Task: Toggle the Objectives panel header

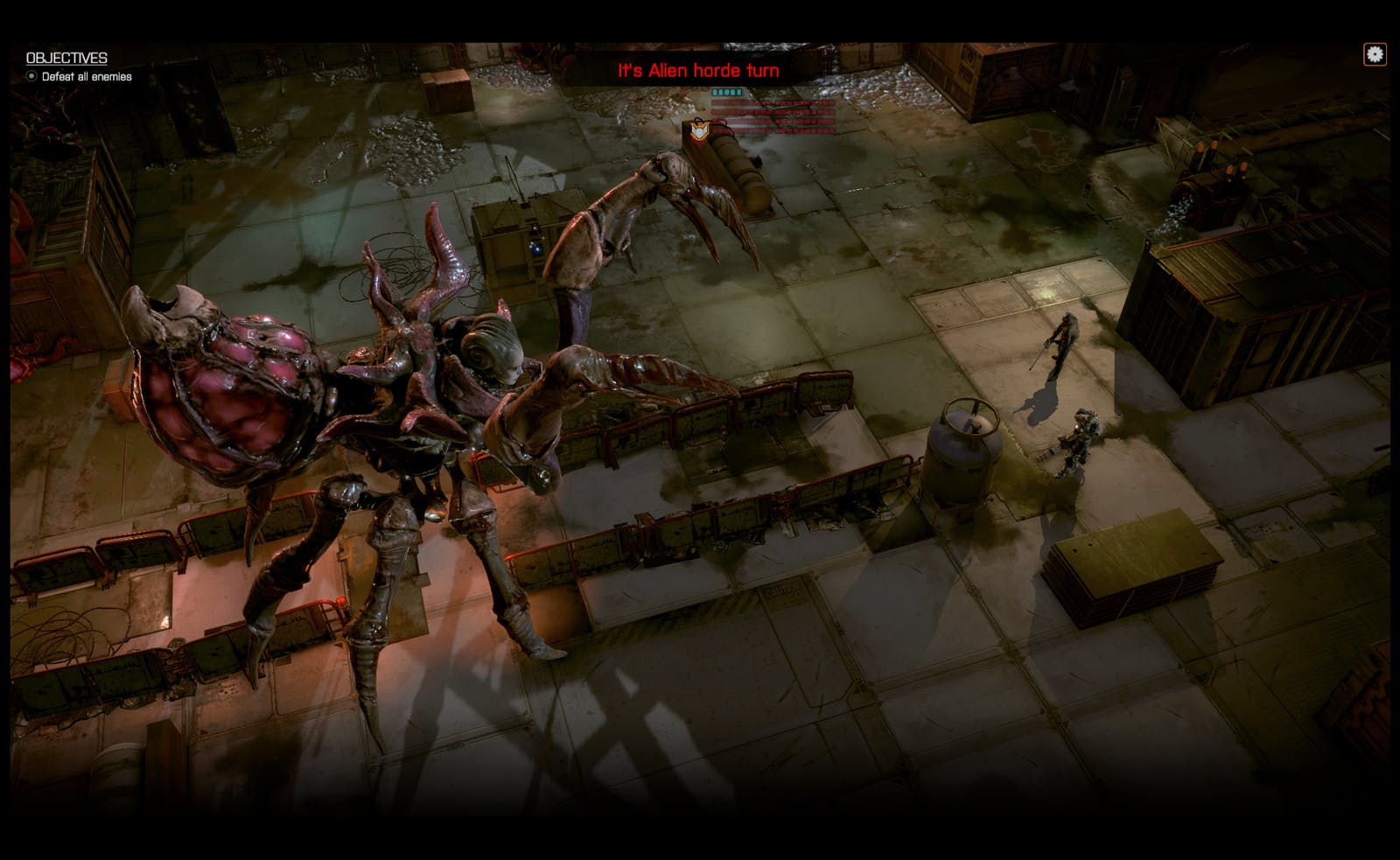Action: click(66, 58)
